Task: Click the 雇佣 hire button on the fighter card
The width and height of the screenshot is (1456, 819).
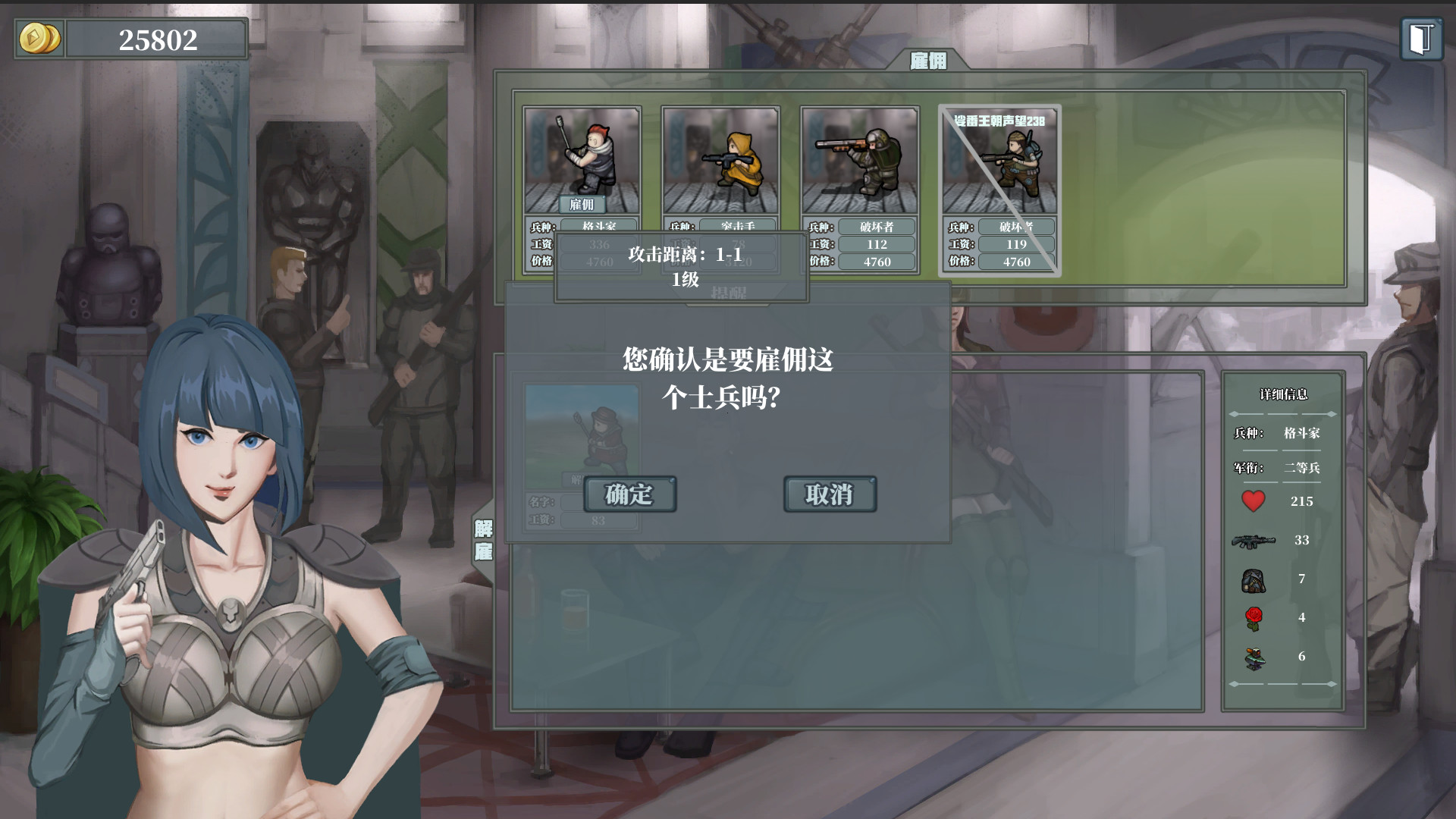Action: (582, 205)
